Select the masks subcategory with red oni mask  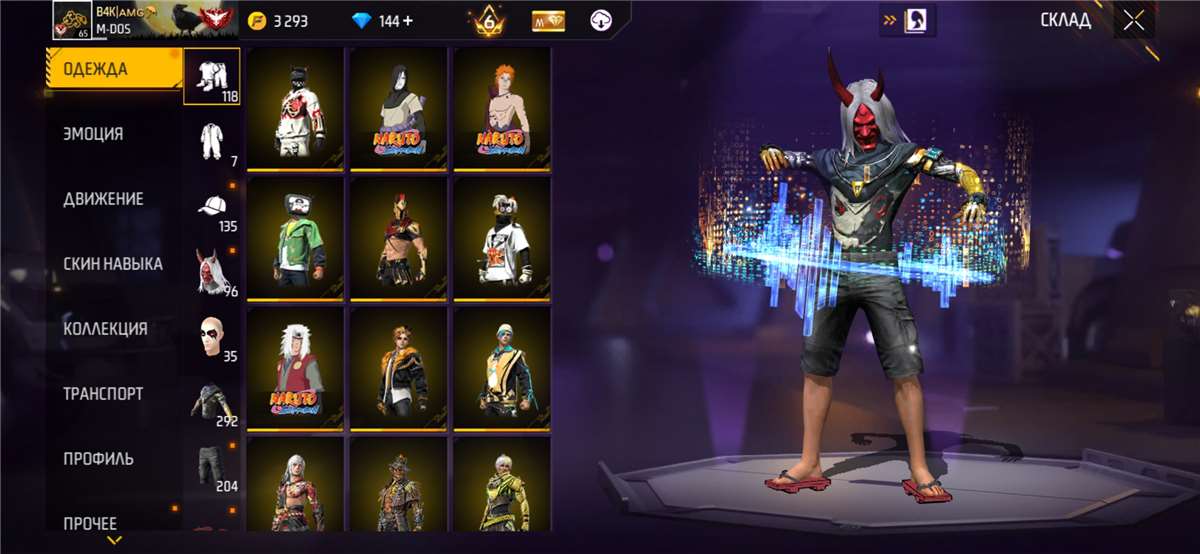pos(212,272)
